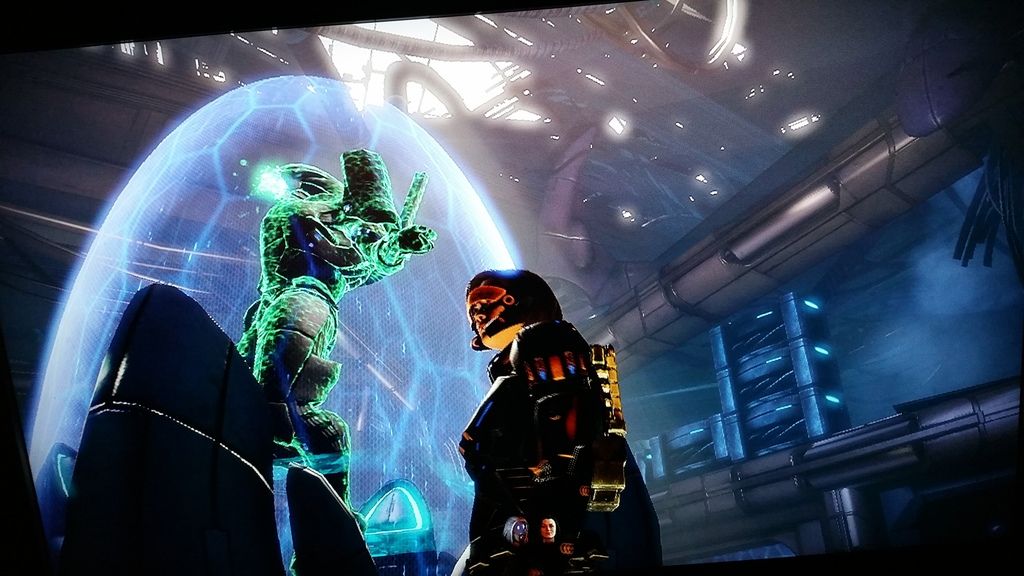Select the dark-haired woman squadmate portrait
This screenshot has height=576, width=1024.
548,530
